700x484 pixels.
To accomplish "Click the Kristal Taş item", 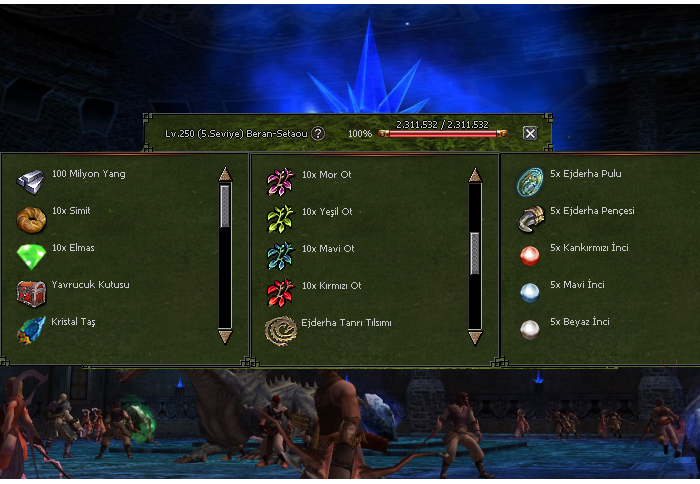I will point(32,329).
